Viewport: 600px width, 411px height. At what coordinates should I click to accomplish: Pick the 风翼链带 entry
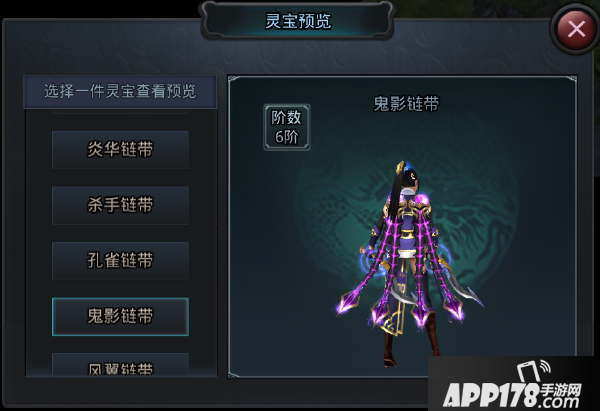pyautogui.click(x=120, y=366)
